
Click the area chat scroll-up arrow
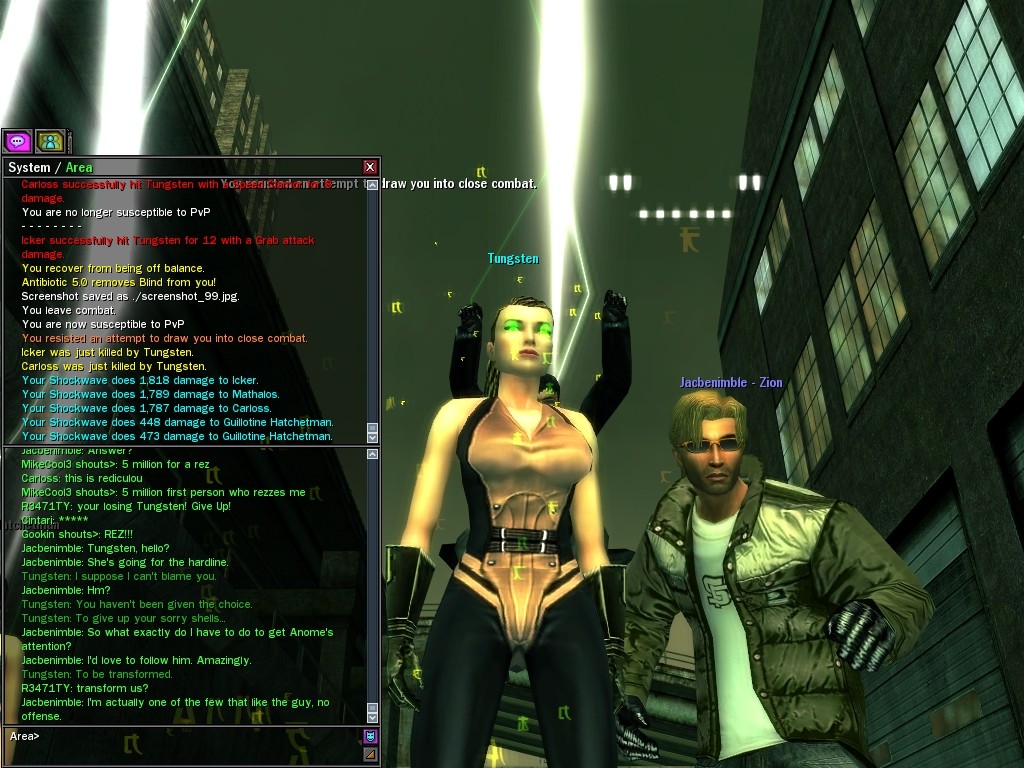(x=373, y=455)
